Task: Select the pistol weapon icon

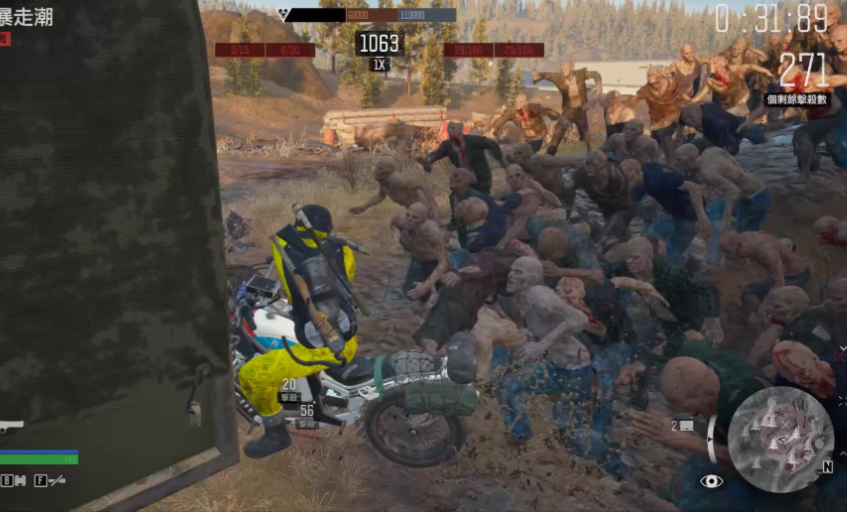Action: coord(11,426)
